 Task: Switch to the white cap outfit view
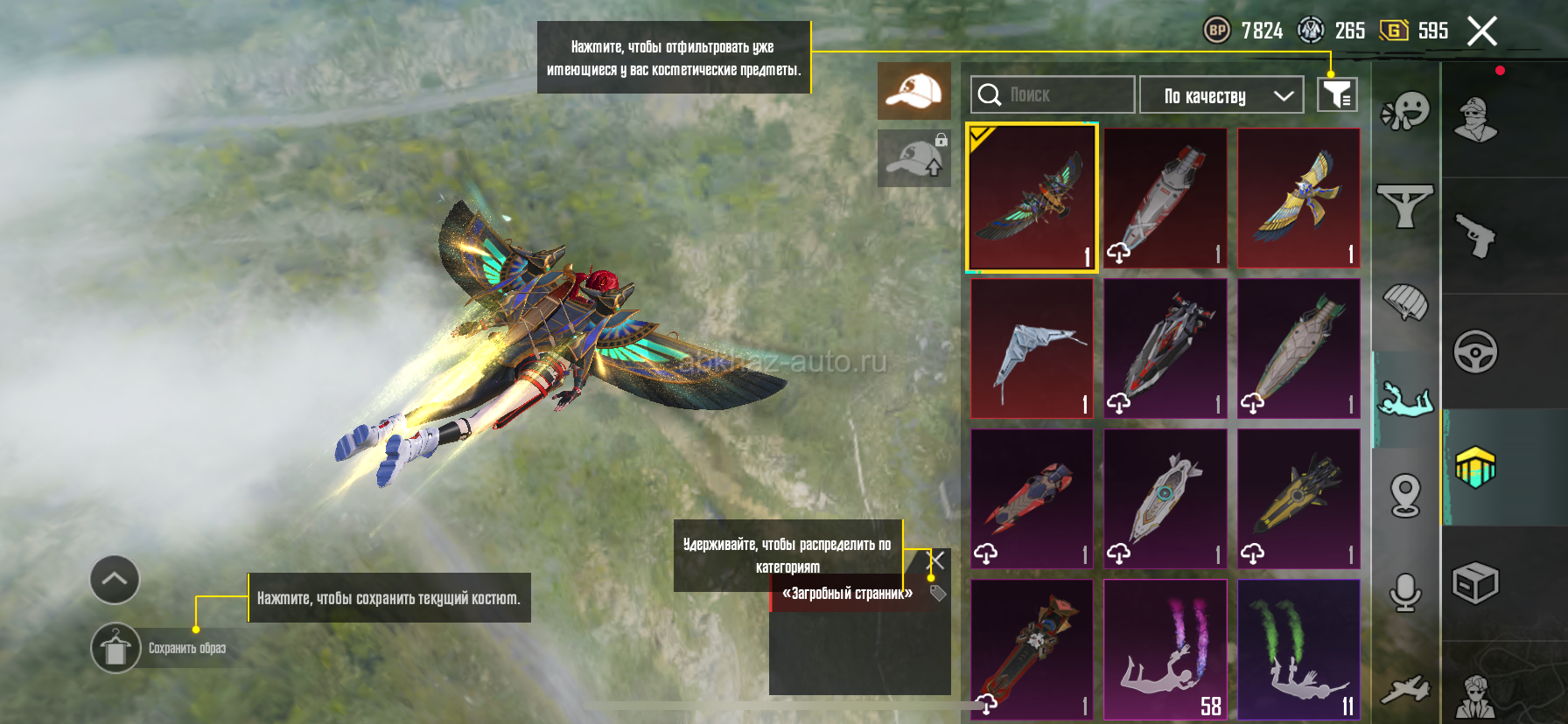coord(913,91)
